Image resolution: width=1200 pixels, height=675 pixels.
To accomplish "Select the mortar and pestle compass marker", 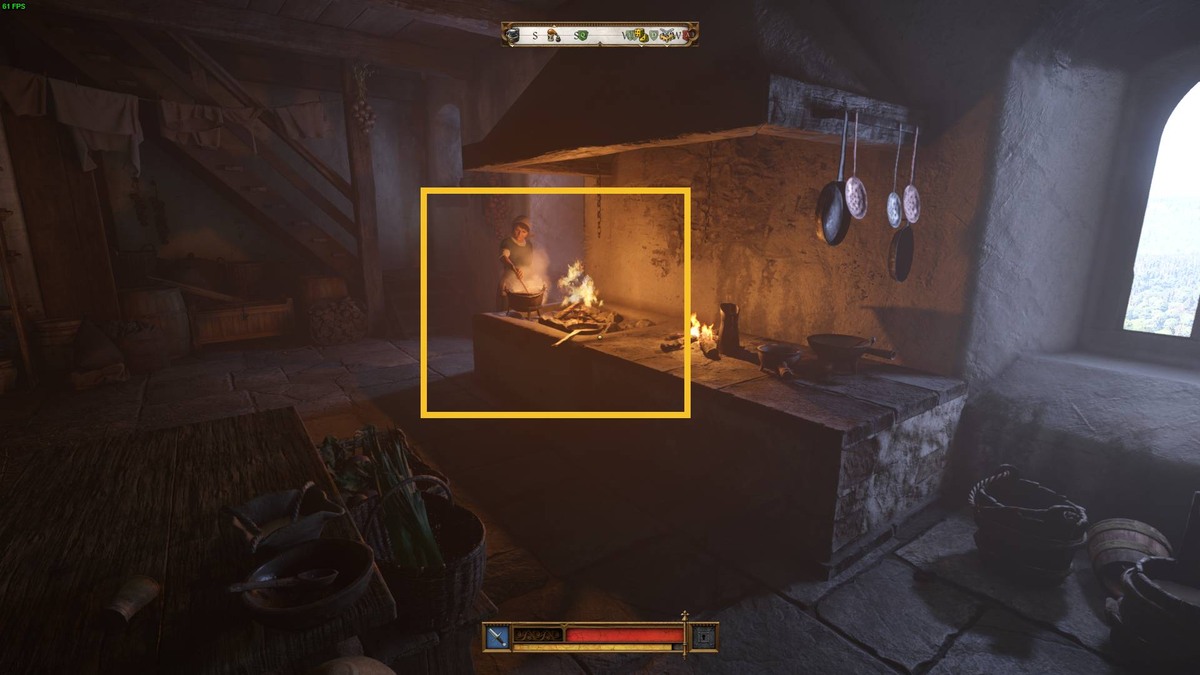I will [553, 36].
